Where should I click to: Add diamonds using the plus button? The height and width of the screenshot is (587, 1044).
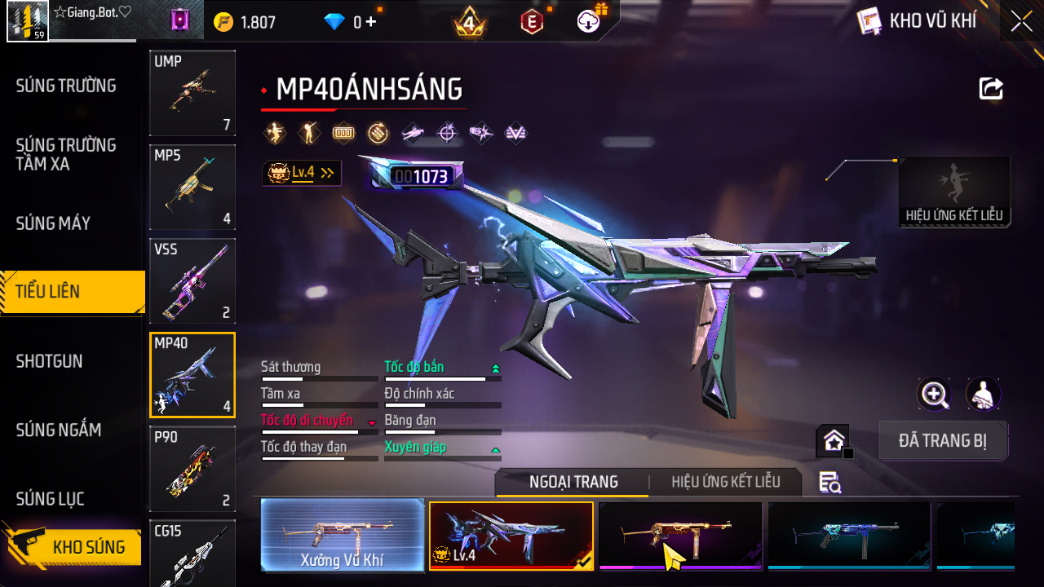point(371,21)
